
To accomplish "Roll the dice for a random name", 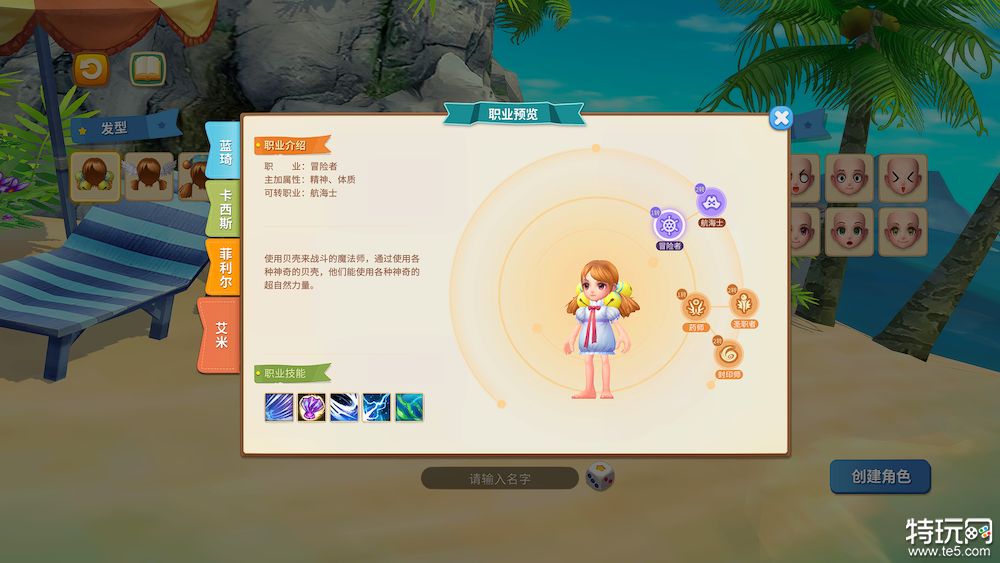I will pos(600,477).
